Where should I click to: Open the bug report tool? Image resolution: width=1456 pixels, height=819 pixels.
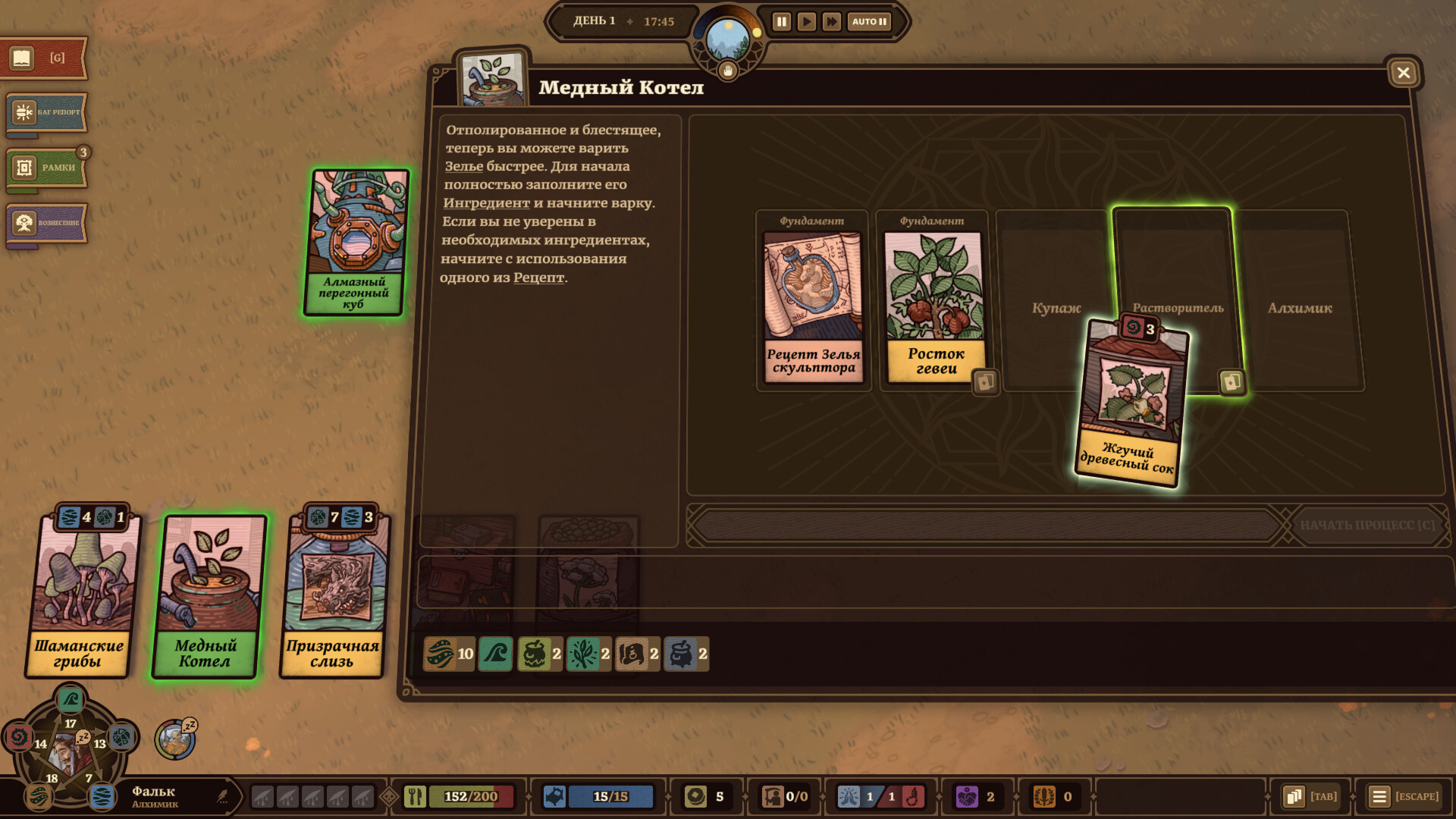click(x=47, y=112)
